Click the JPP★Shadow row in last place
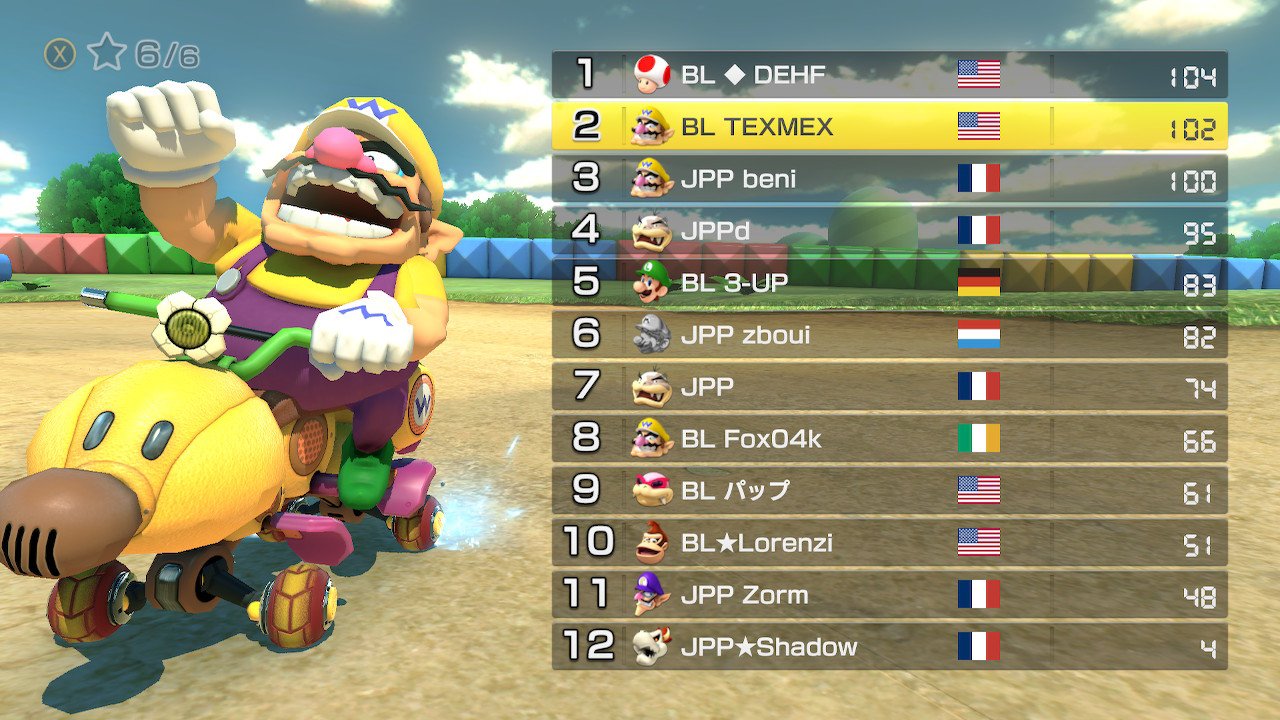Screen dimensions: 1280x720 pos(889,647)
